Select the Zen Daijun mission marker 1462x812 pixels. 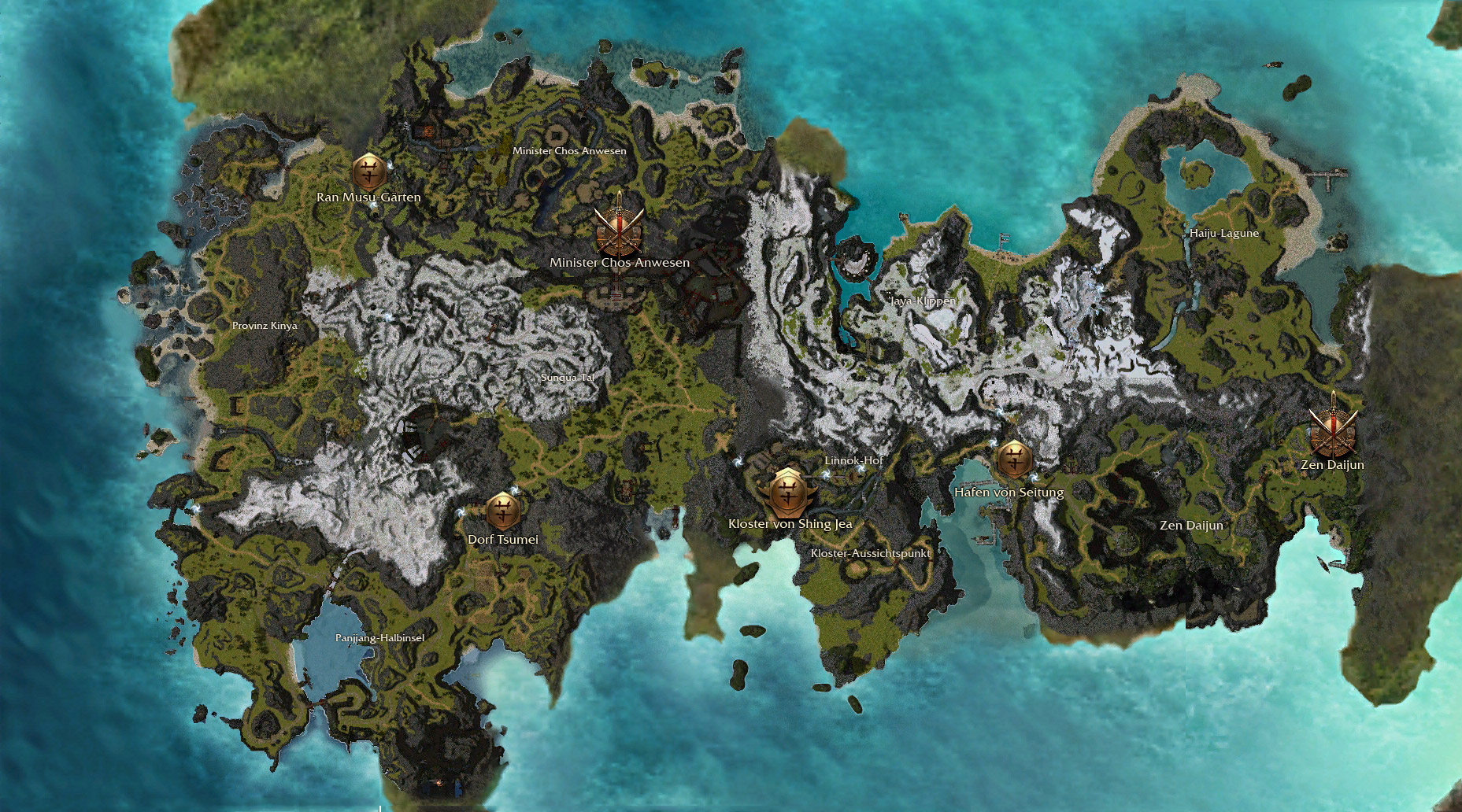1334,430
